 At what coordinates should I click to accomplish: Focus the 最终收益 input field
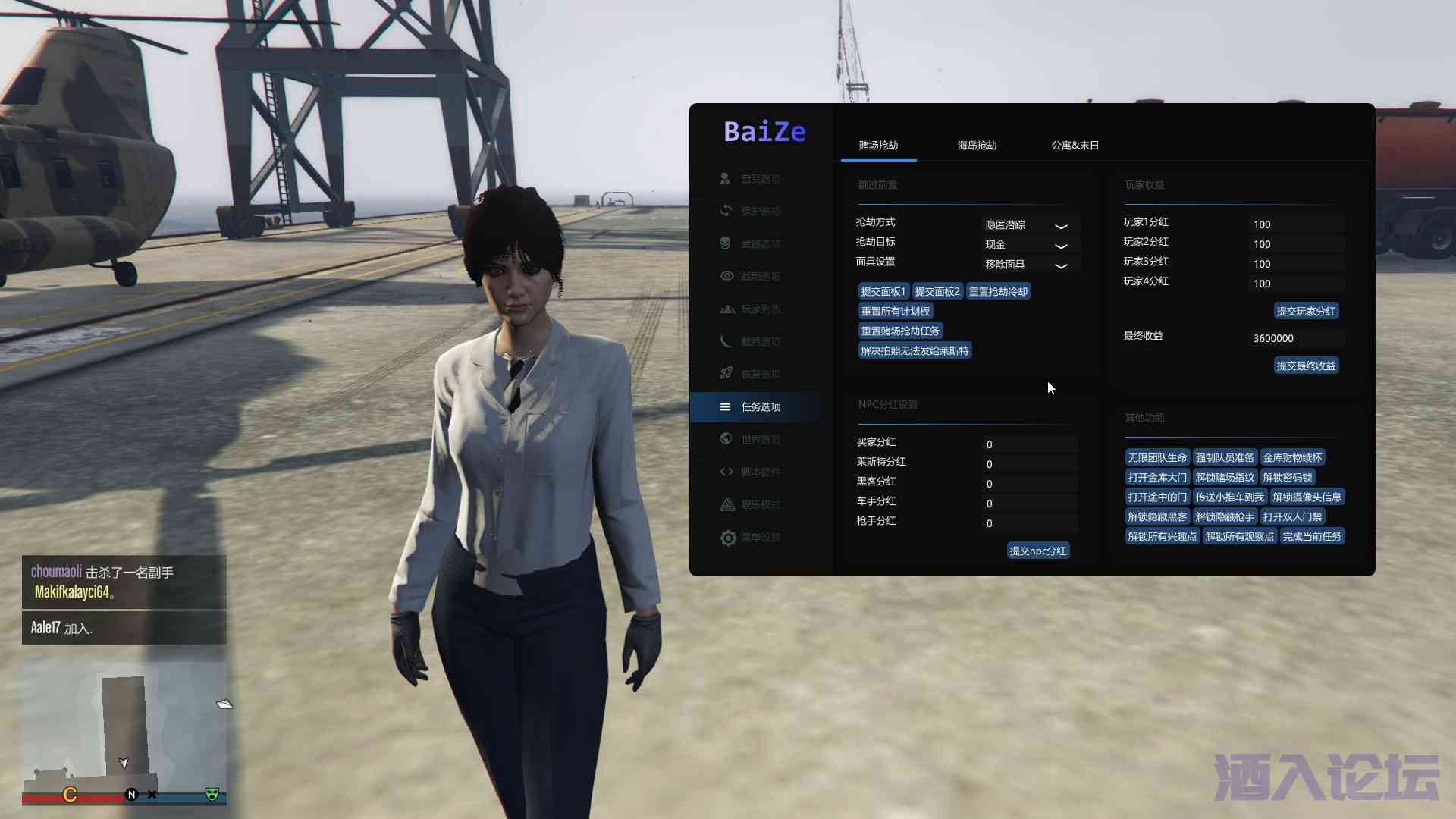point(1296,338)
